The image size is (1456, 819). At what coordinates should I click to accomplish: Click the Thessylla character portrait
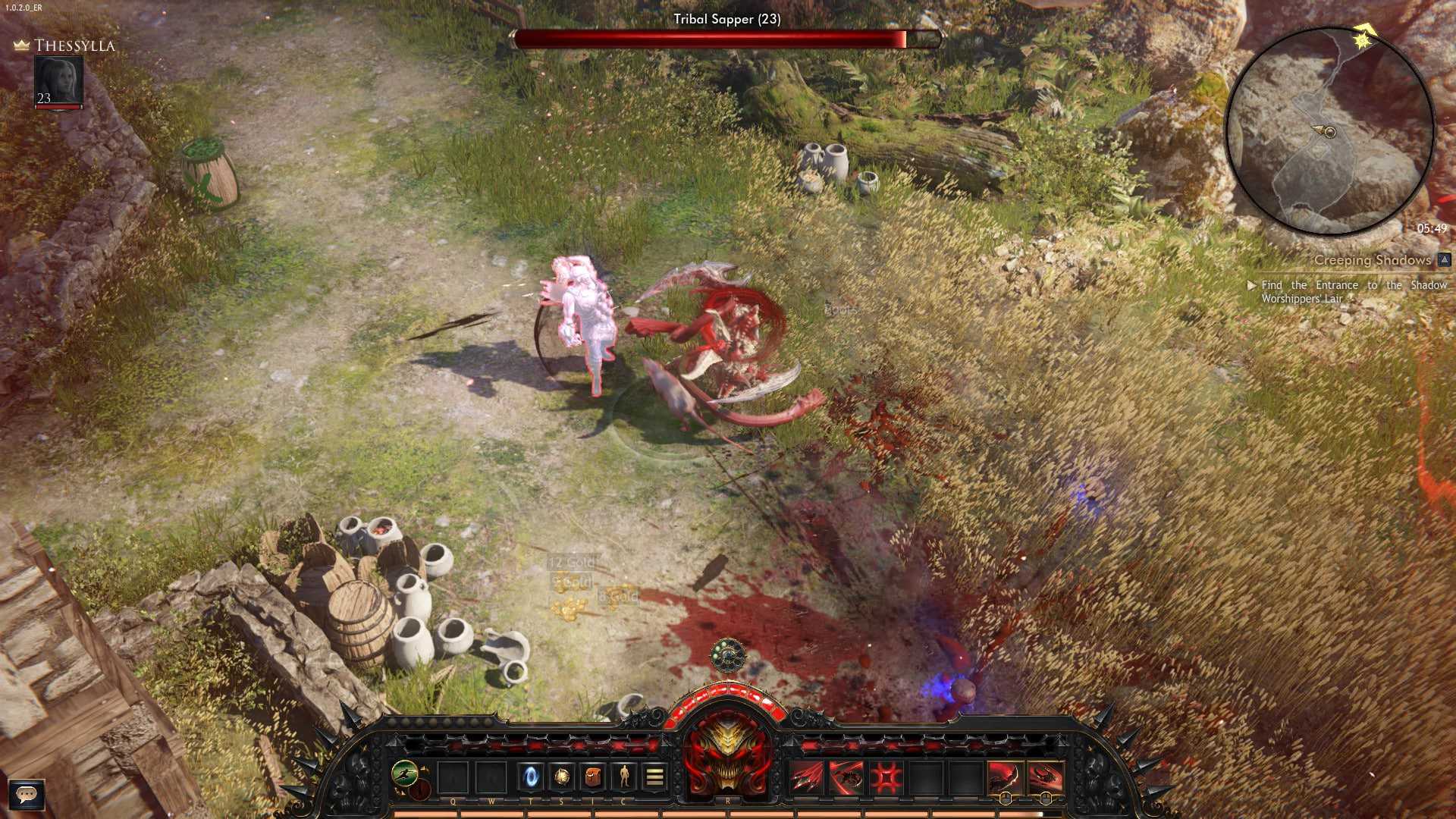[x=58, y=80]
